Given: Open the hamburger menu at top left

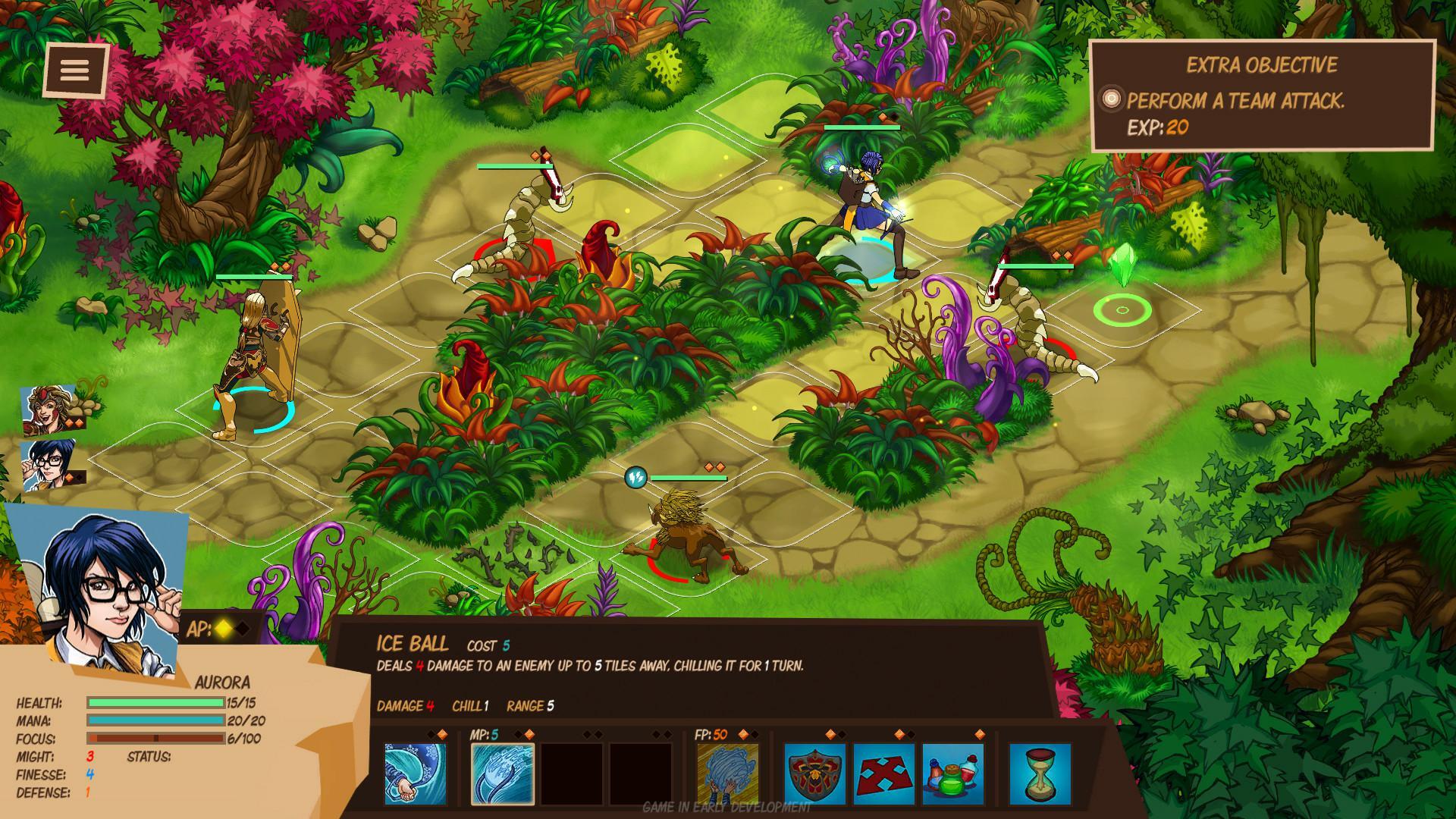Looking at the screenshot, I should (x=77, y=69).
